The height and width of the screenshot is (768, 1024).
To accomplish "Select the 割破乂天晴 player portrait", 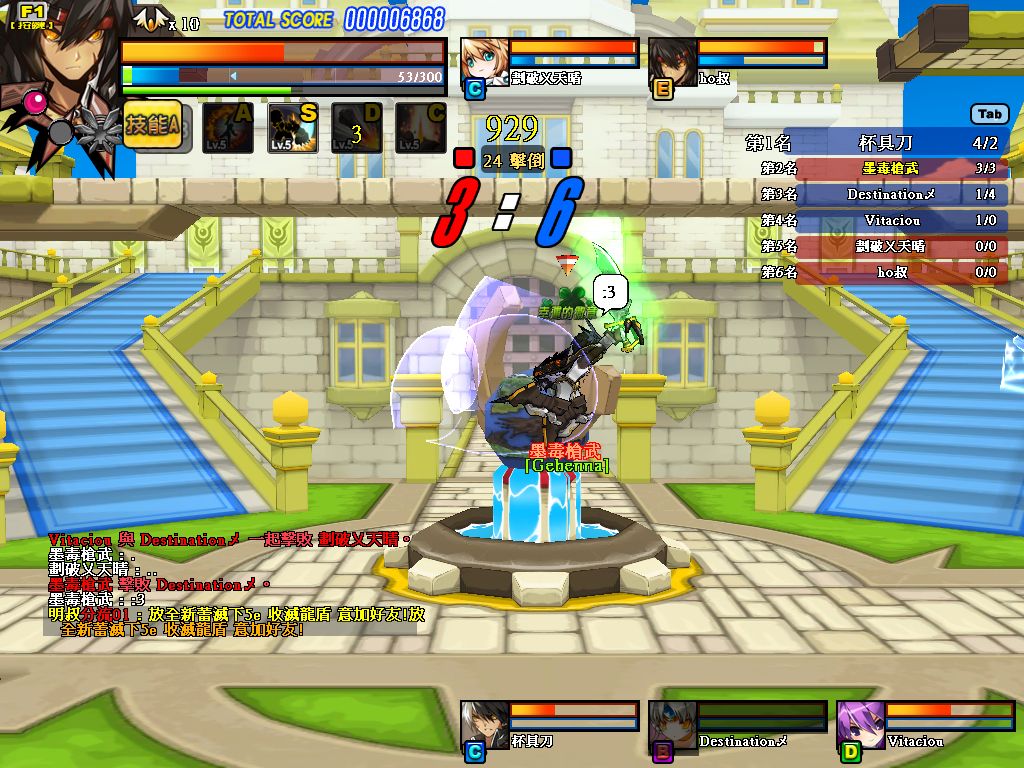I will pyautogui.click(x=485, y=62).
